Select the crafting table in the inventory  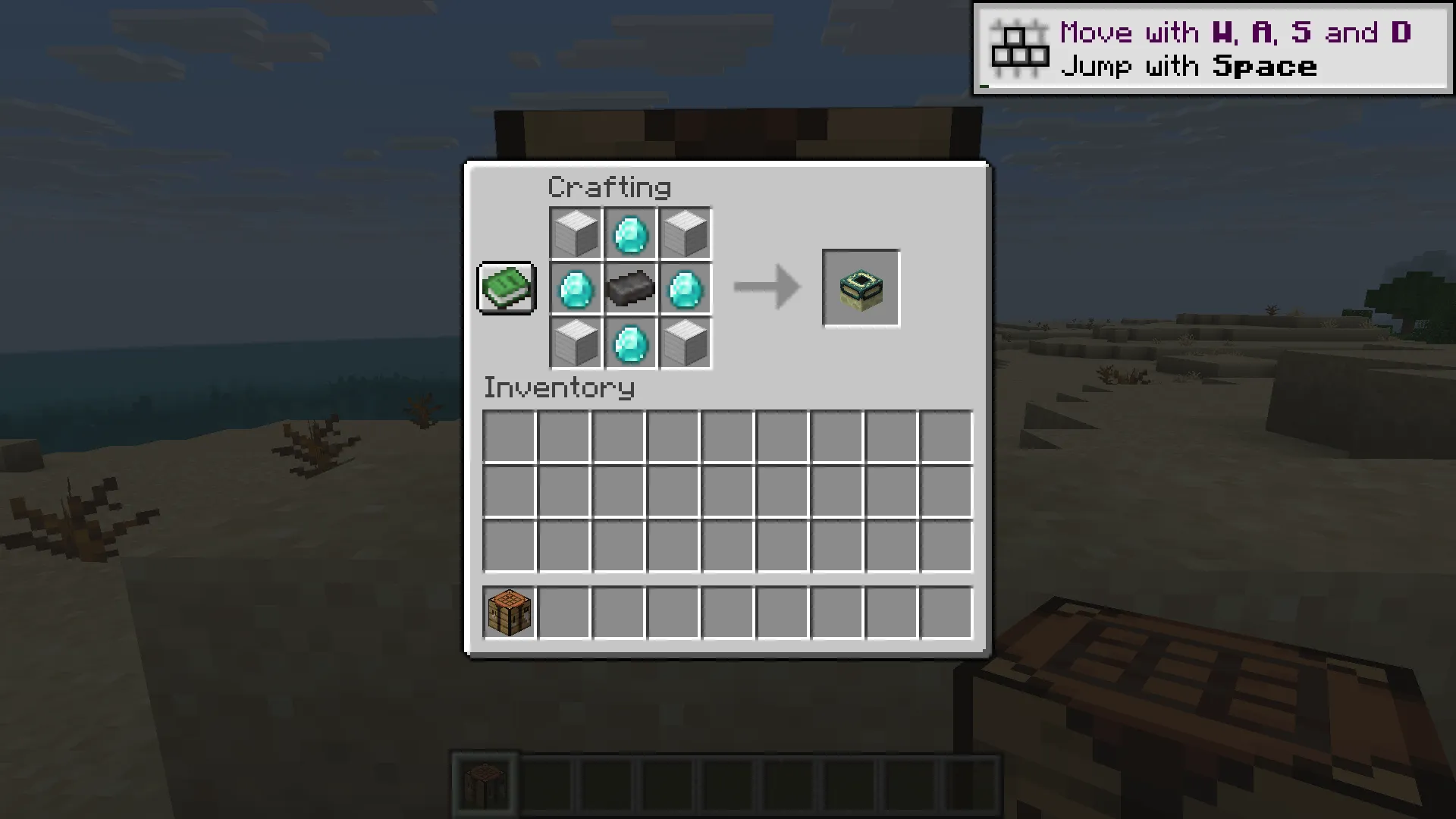pyautogui.click(x=508, y=612)
